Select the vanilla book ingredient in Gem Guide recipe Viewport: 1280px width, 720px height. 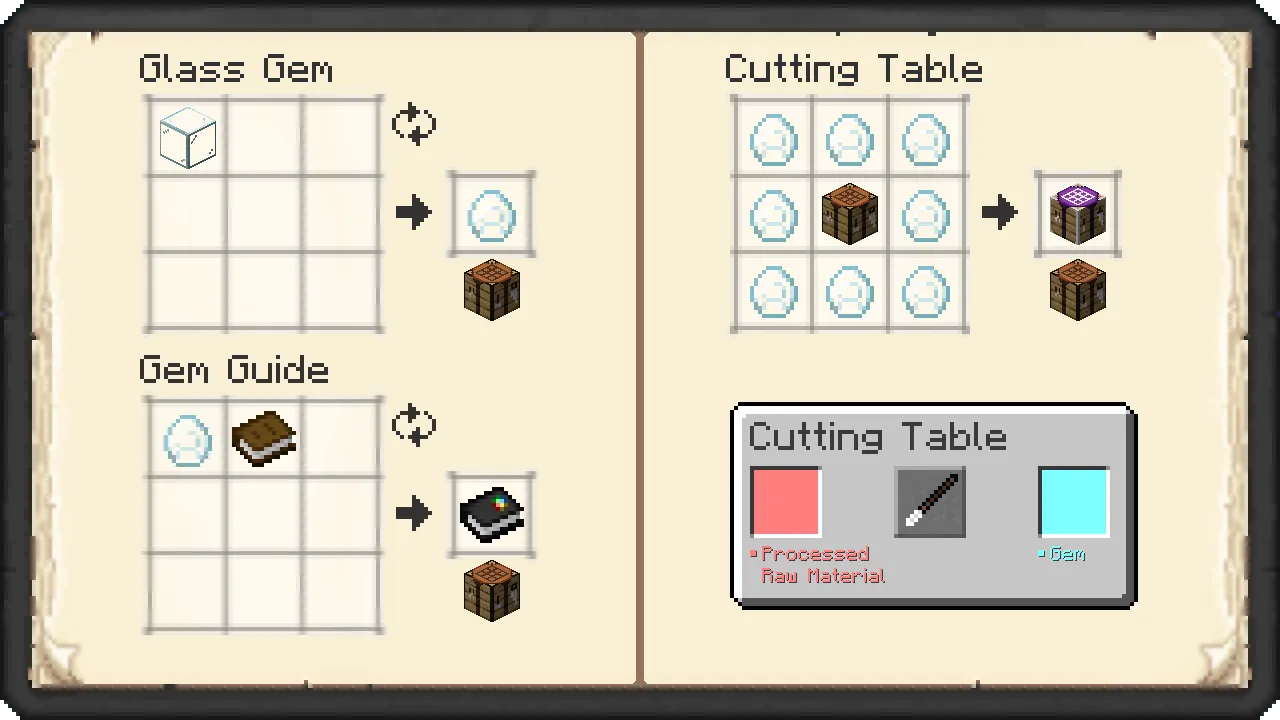point(262,438)
